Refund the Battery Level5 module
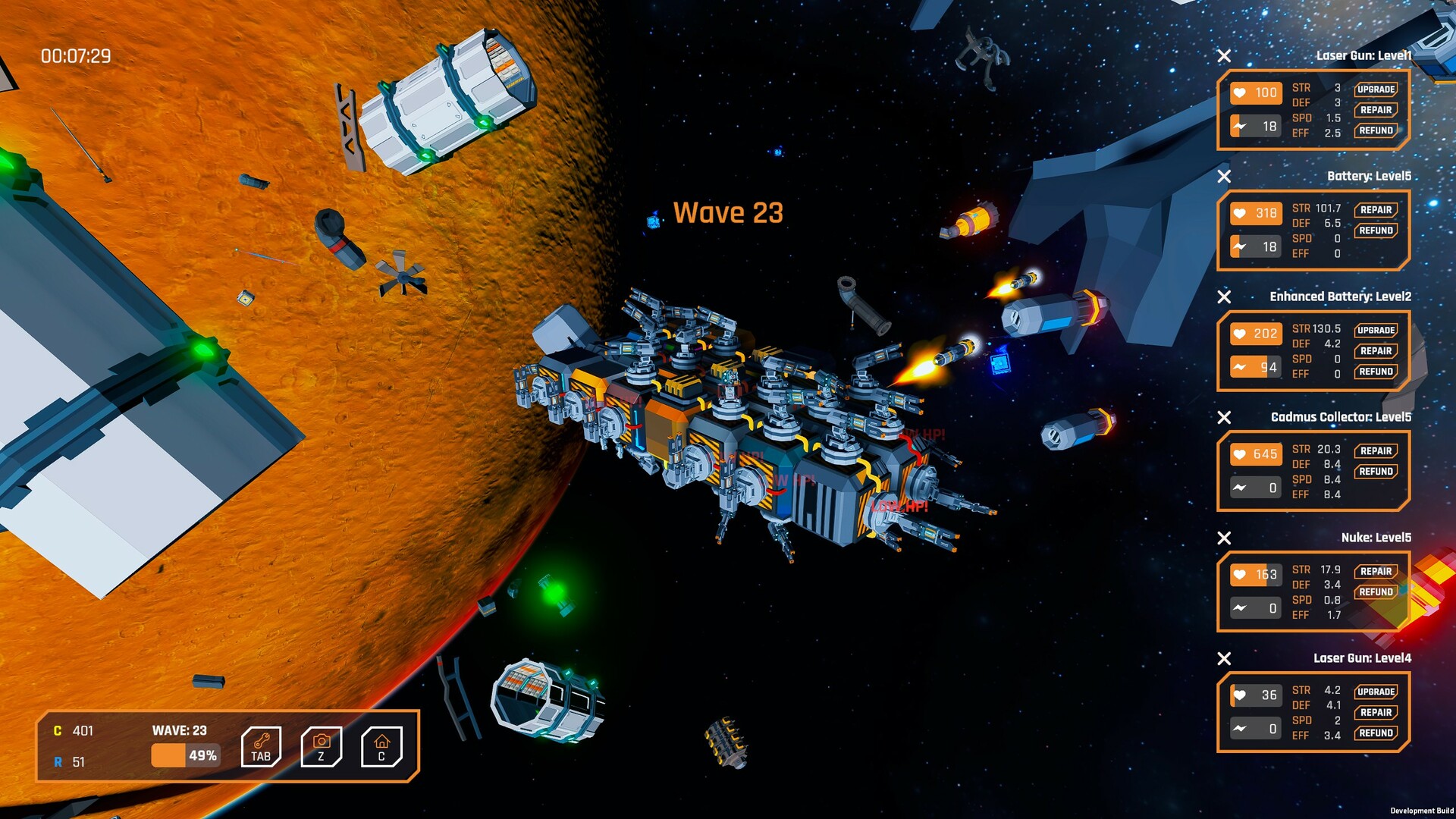The height and width of the screenshot is (819, 1456). click(1376, 231)
